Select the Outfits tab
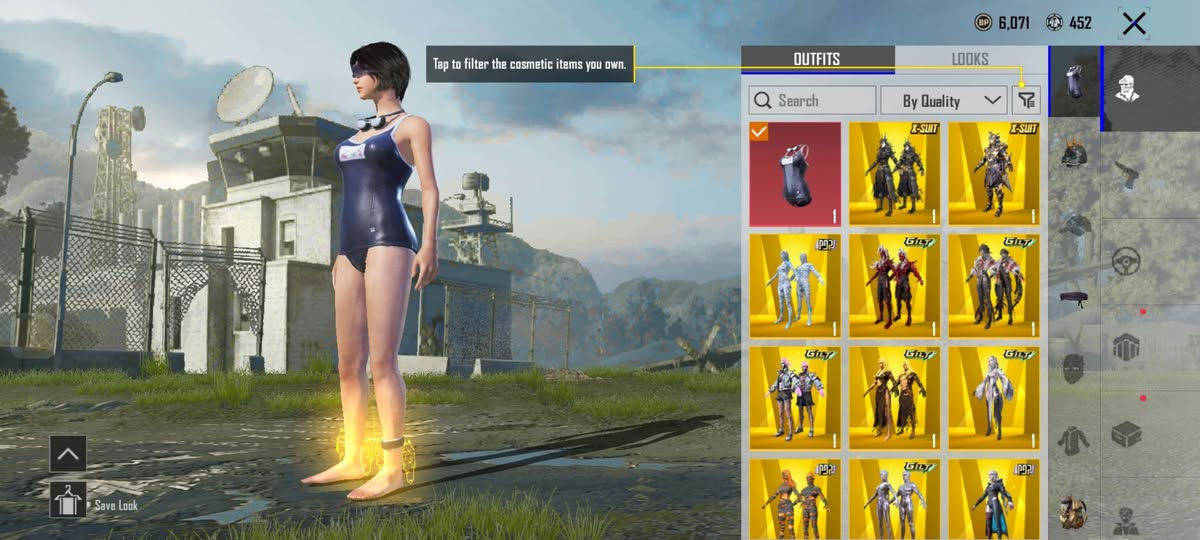Viewport: 1200px width, 540px height. [x=817, y=59]
